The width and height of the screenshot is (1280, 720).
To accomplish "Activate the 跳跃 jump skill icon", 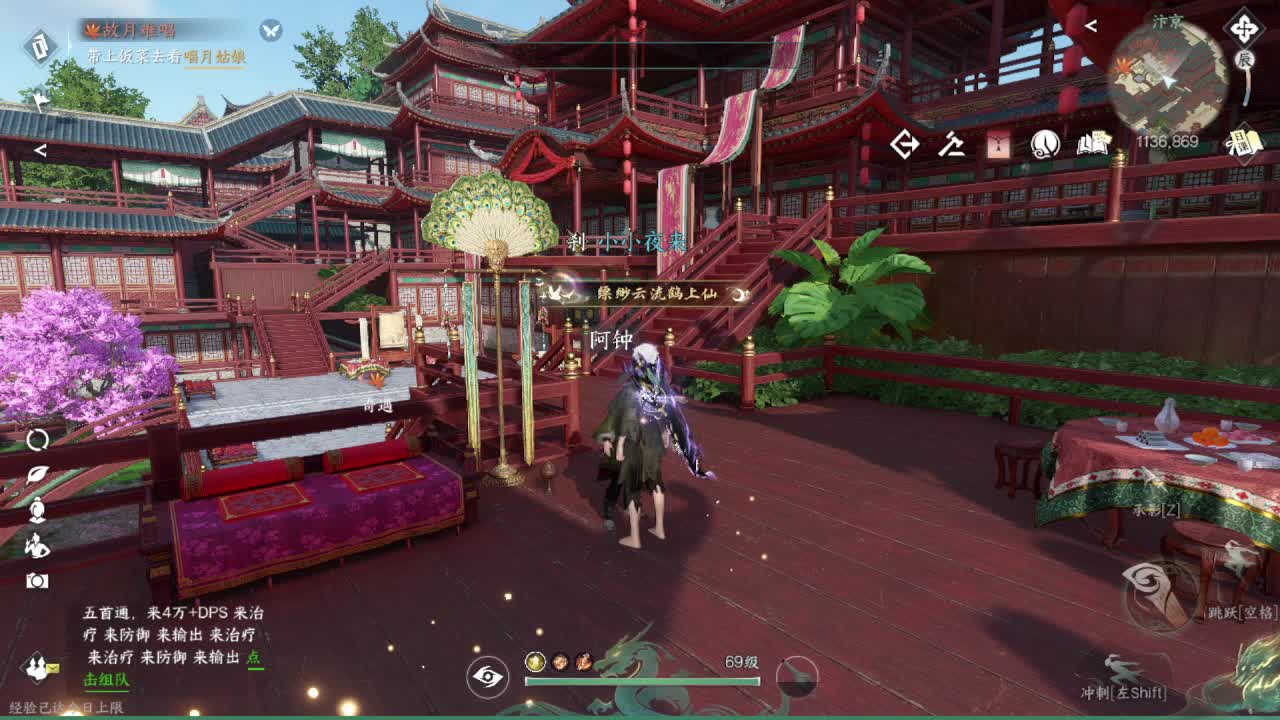I will click(x=1156, y=593).
